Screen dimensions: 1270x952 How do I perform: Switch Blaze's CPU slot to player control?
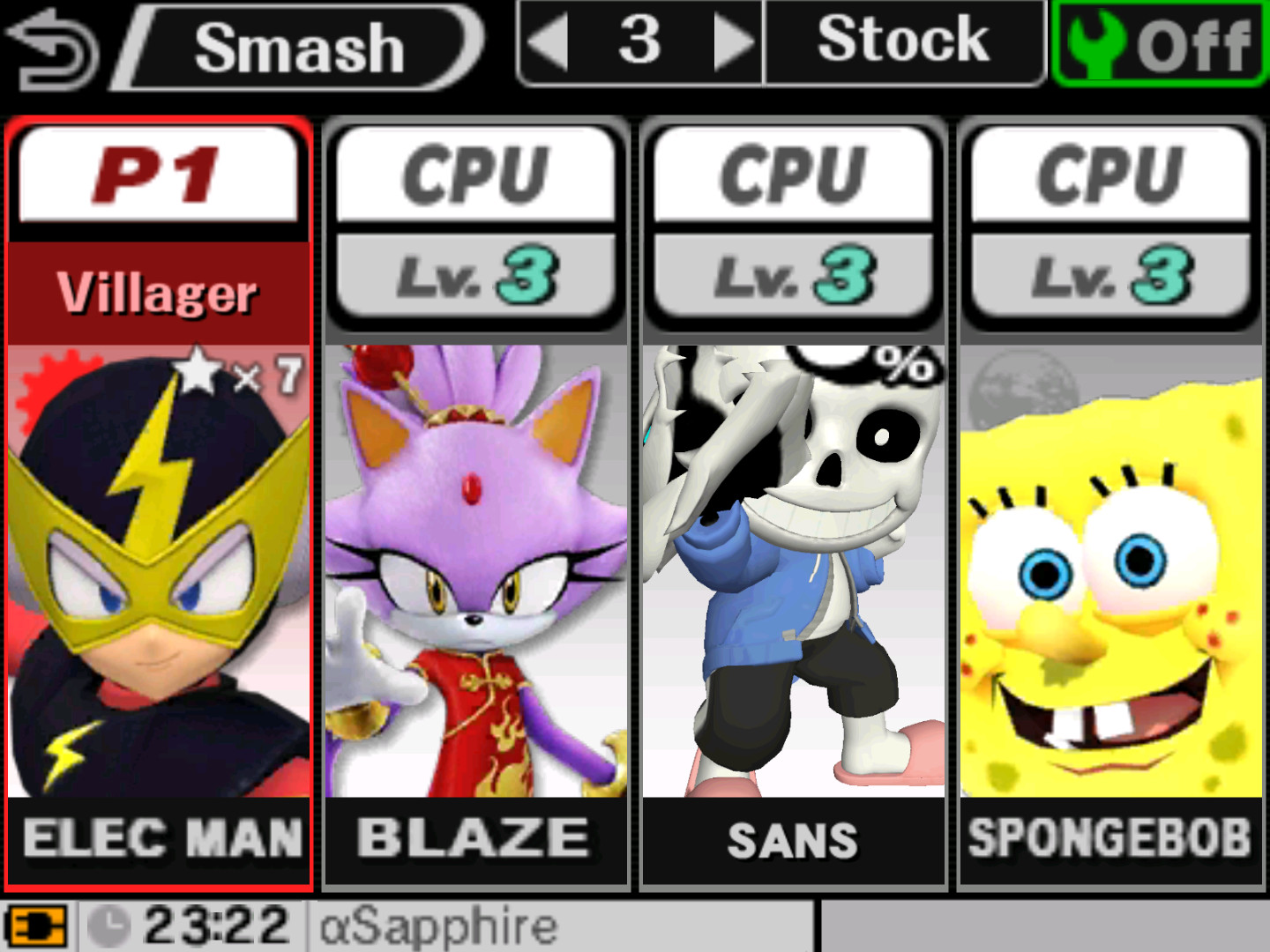coord(476,173)
